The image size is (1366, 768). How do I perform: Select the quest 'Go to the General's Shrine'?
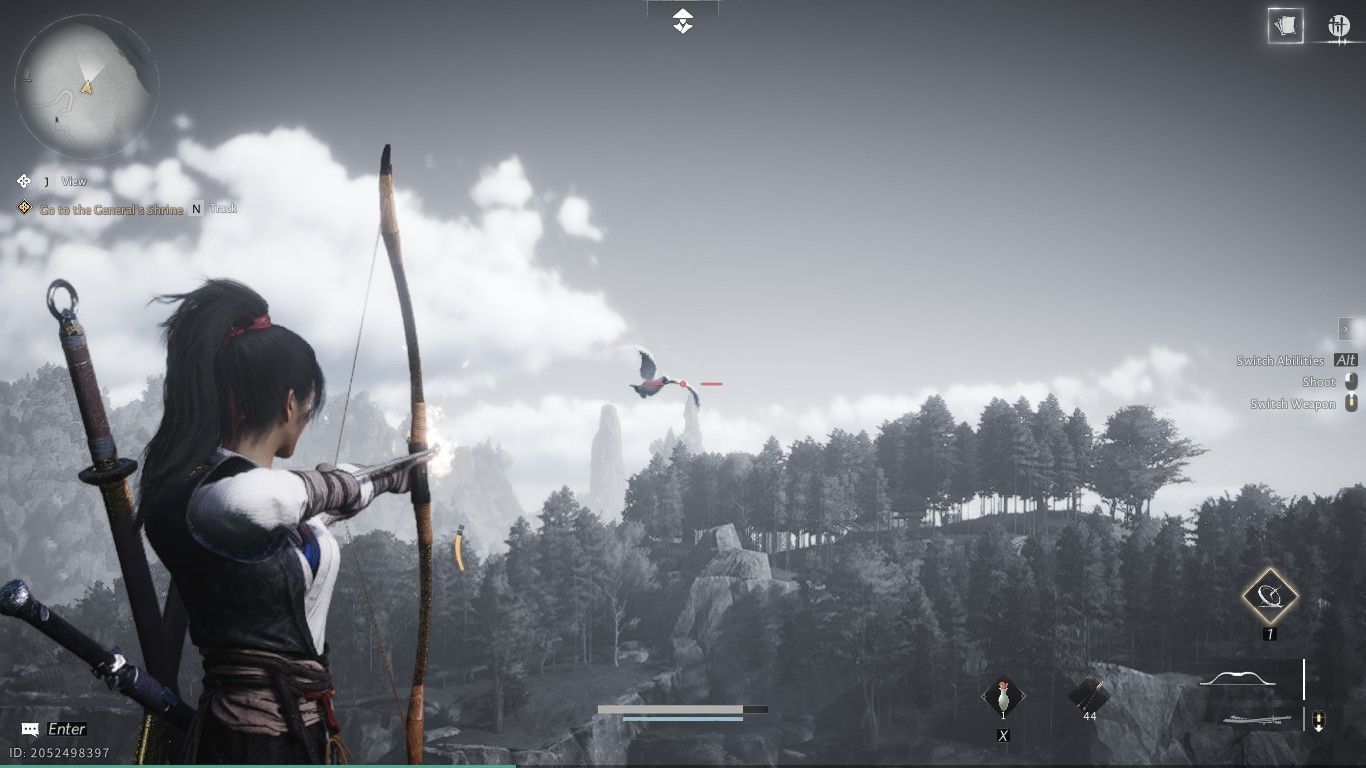110,208
